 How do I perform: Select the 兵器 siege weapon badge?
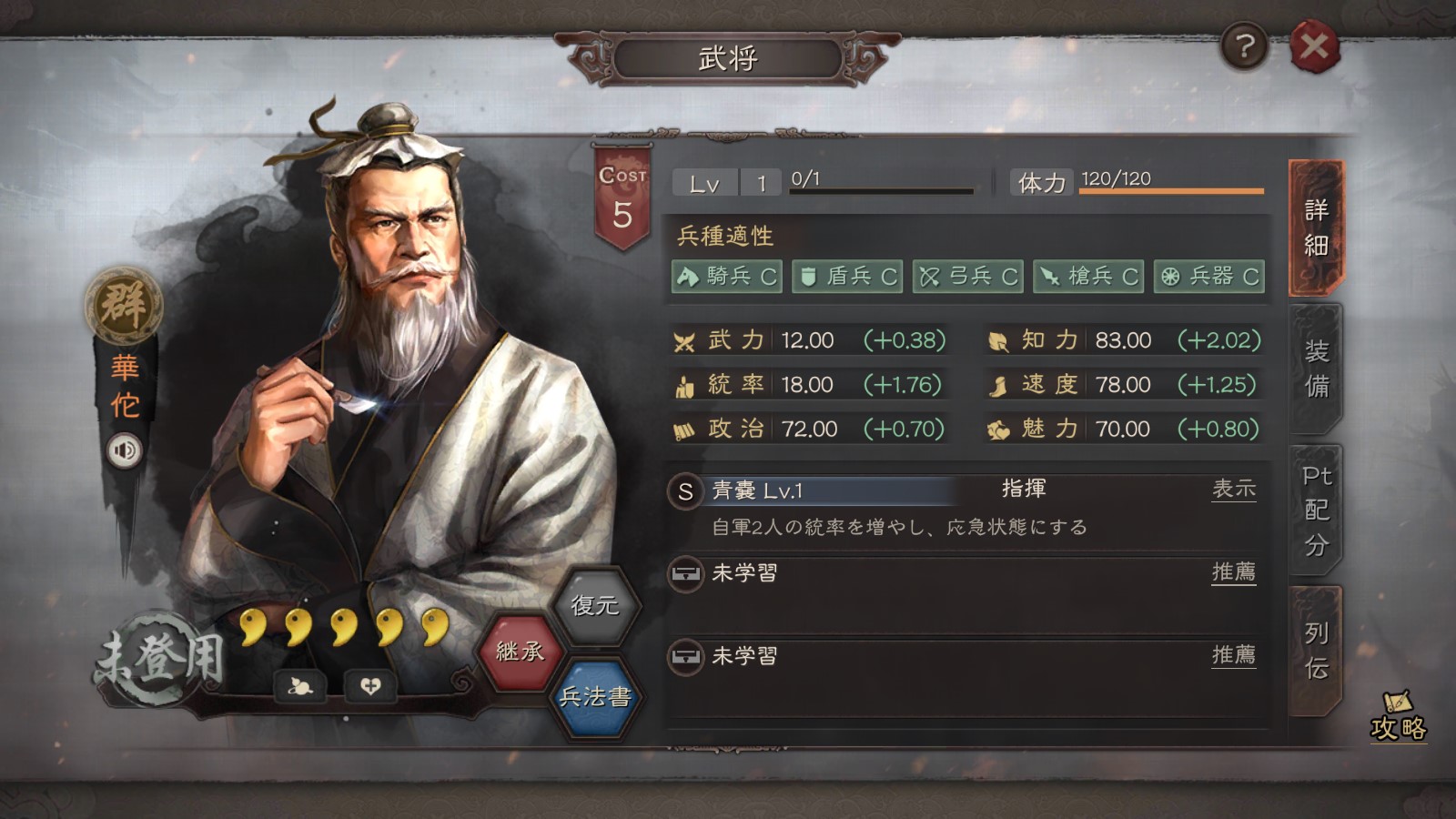(x=1209, y=276)
